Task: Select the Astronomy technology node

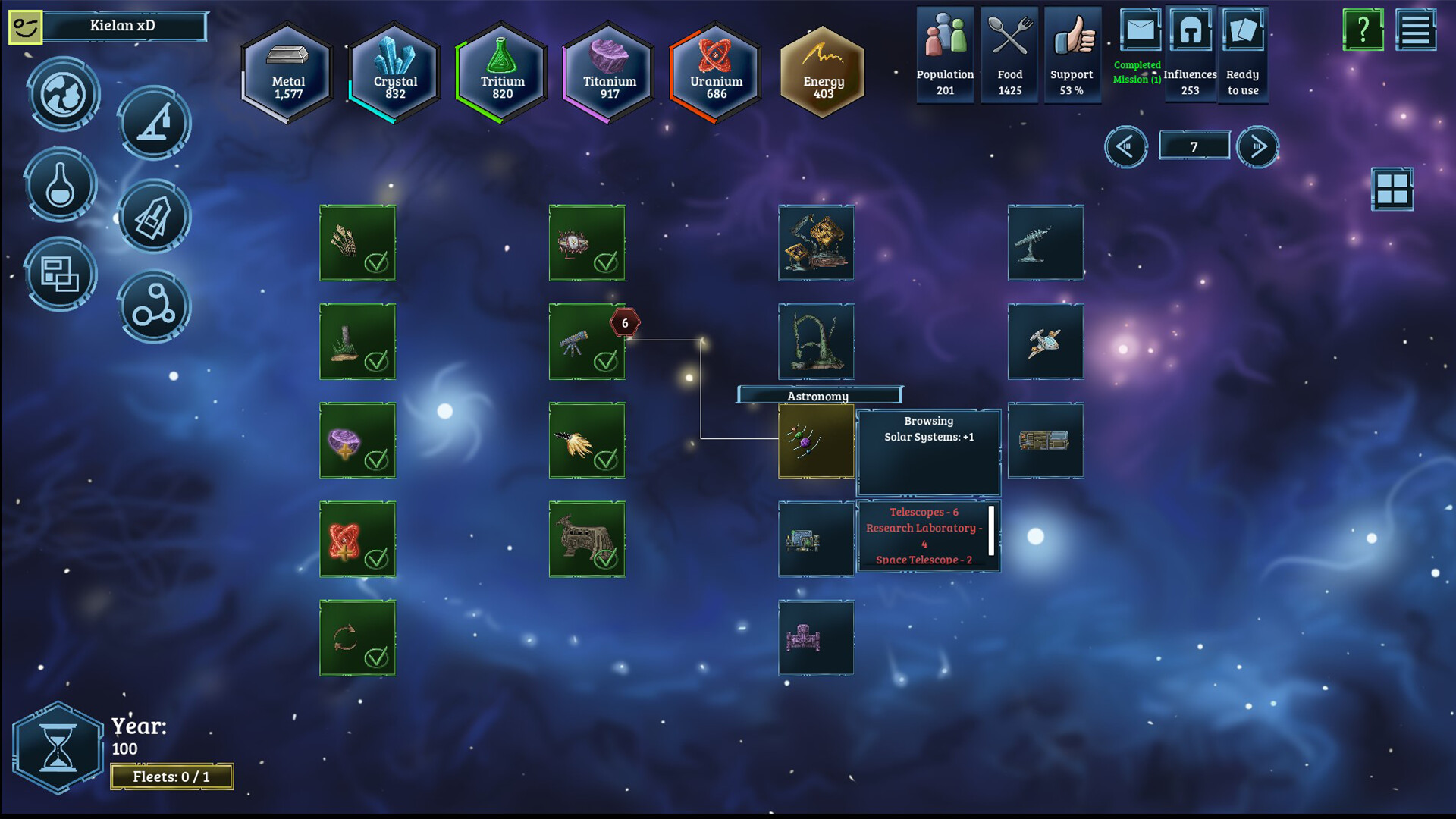Action: (x=816, y=442)
